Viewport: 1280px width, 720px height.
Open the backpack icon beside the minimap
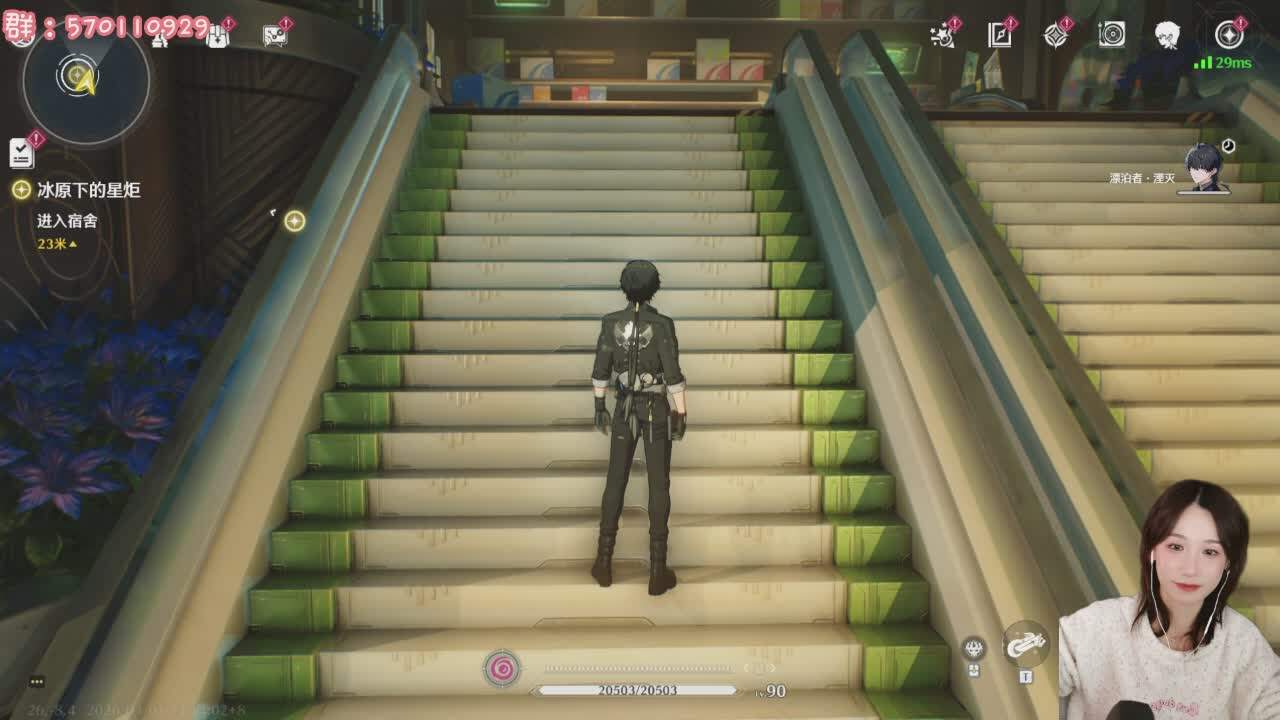point(217,36)
